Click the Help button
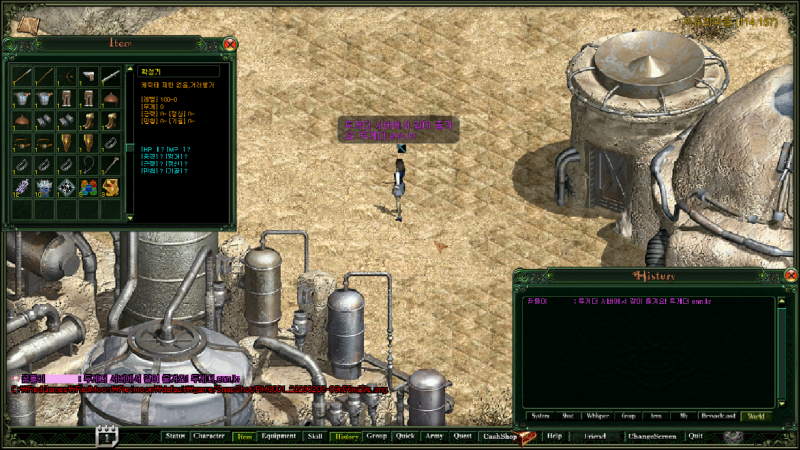 click(554, 437)
